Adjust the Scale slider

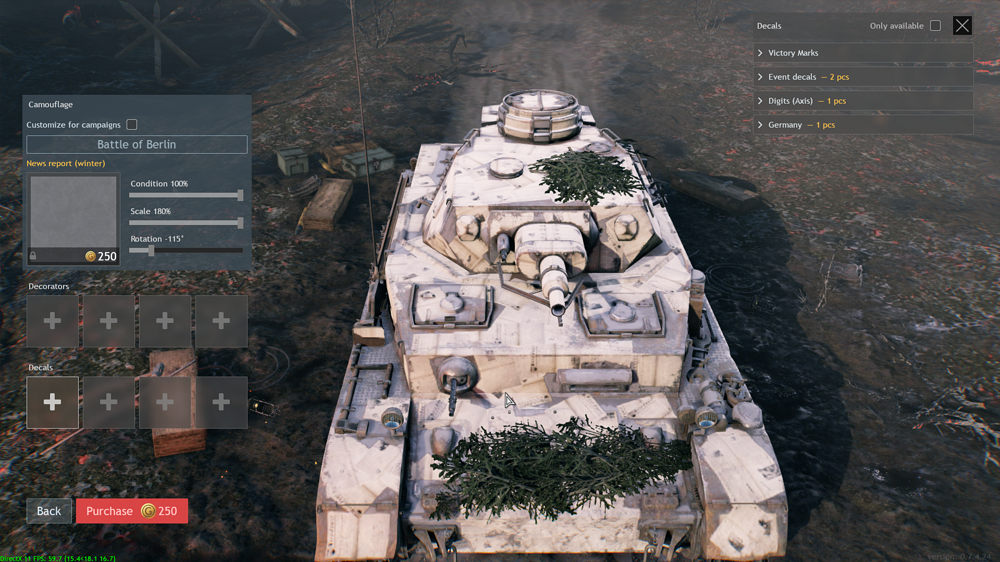(x=240, y=223)
